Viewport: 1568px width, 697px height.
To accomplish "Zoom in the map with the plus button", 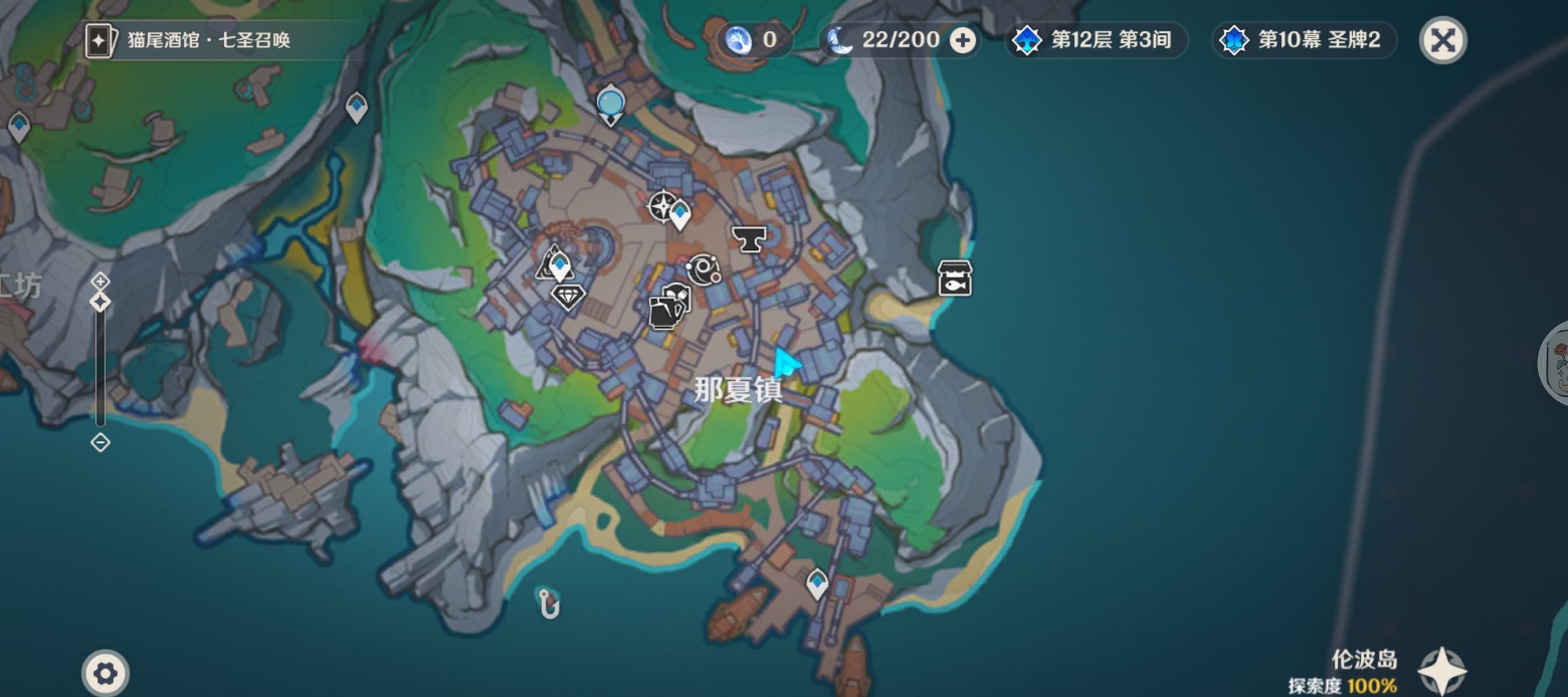I will [x=101, y=280].
